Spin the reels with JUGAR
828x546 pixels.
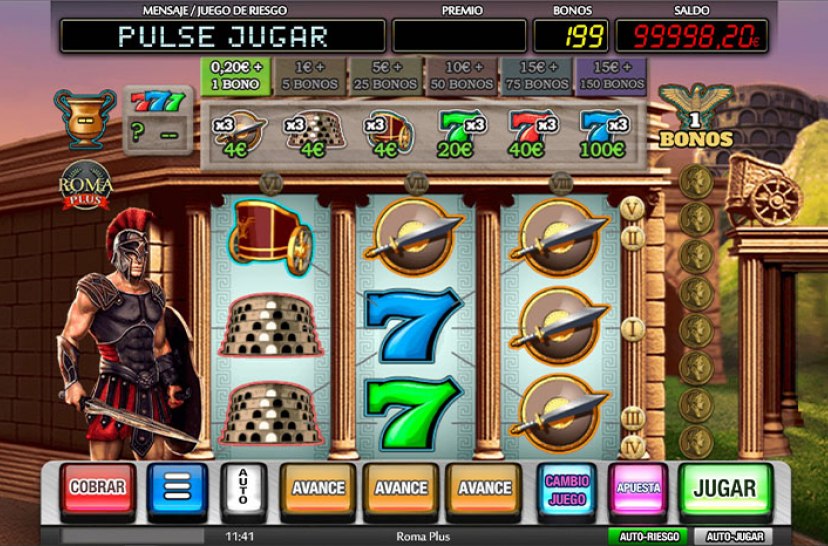tap(725, 488)
